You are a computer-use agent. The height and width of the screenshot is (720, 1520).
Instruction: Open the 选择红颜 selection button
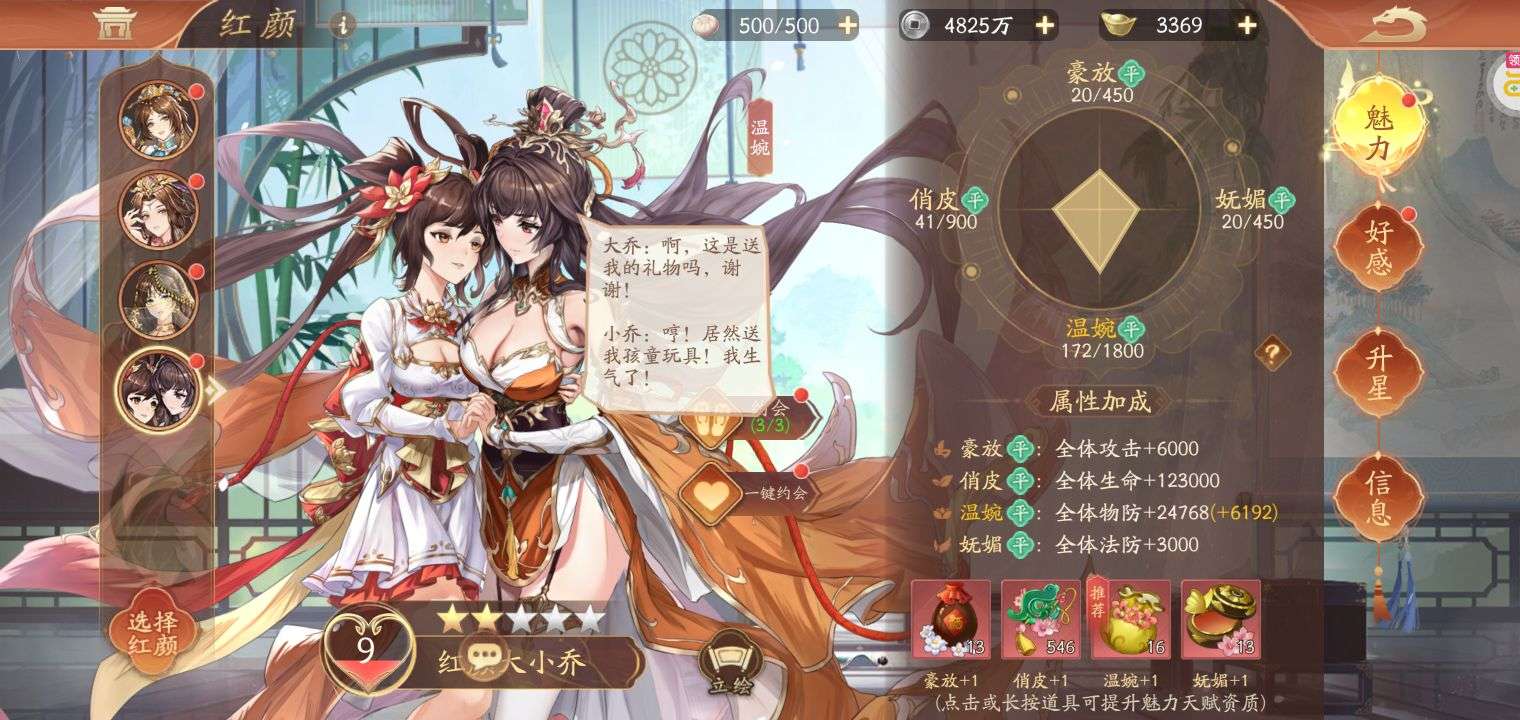click(x=153, y=633)
